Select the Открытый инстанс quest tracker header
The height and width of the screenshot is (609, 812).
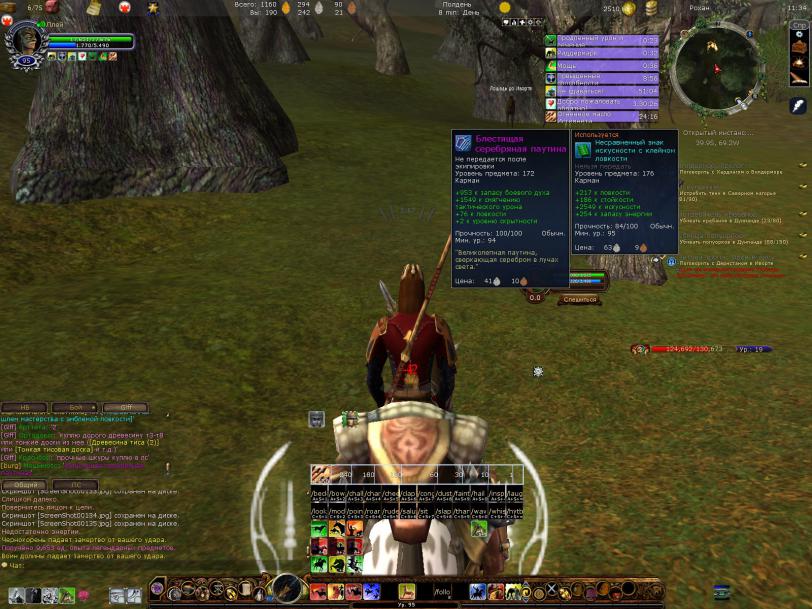coord(718,132)
